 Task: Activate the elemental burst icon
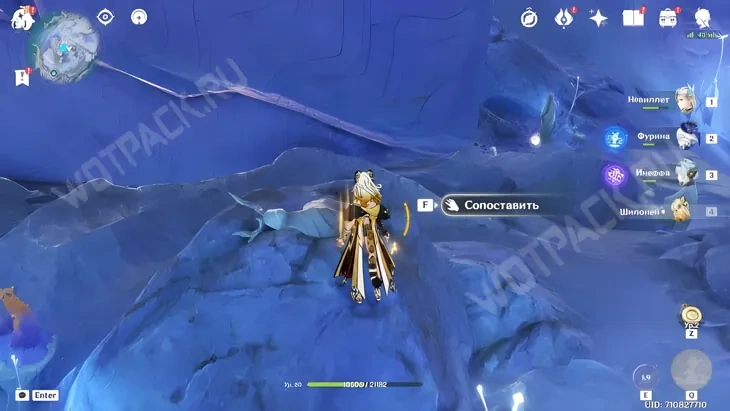coord(691,369)
